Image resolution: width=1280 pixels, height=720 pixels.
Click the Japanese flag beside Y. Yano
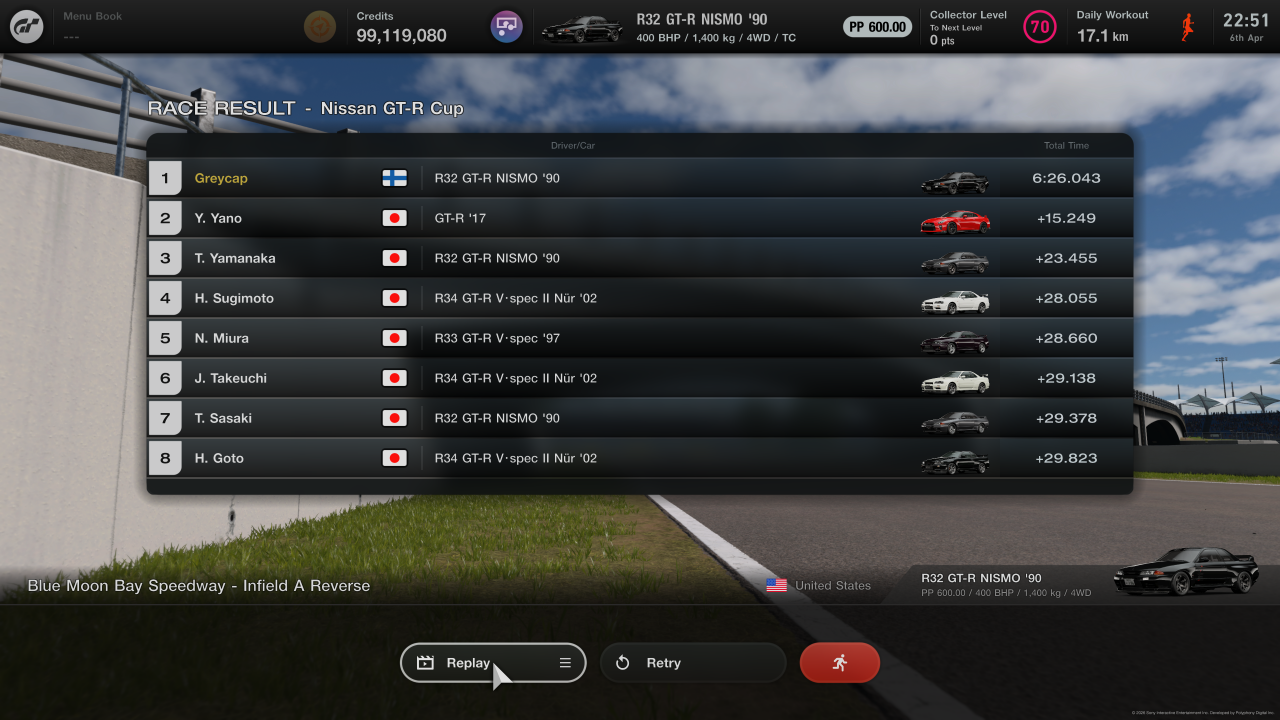pyautogui.click(x=394, y=217)
